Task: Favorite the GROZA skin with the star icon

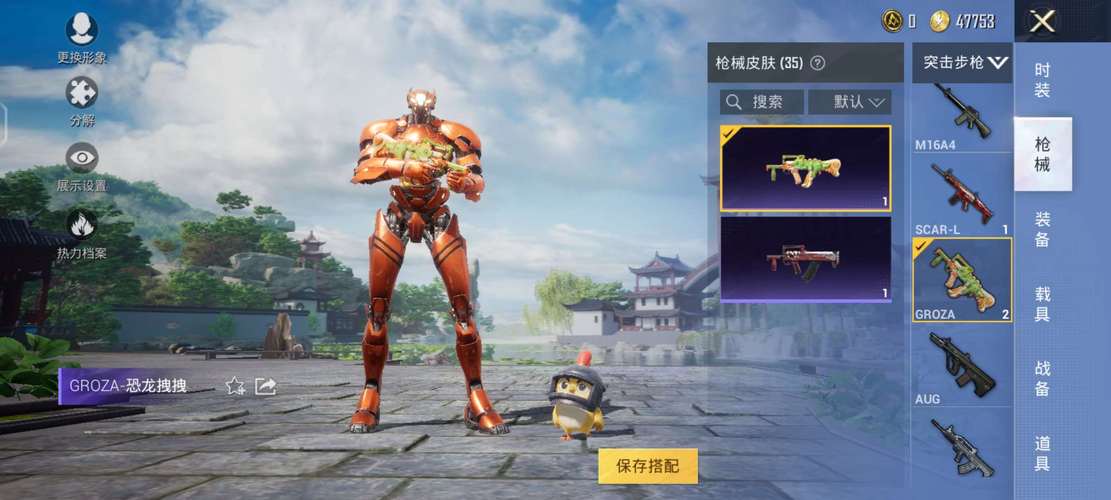Action: pos(235,386)
